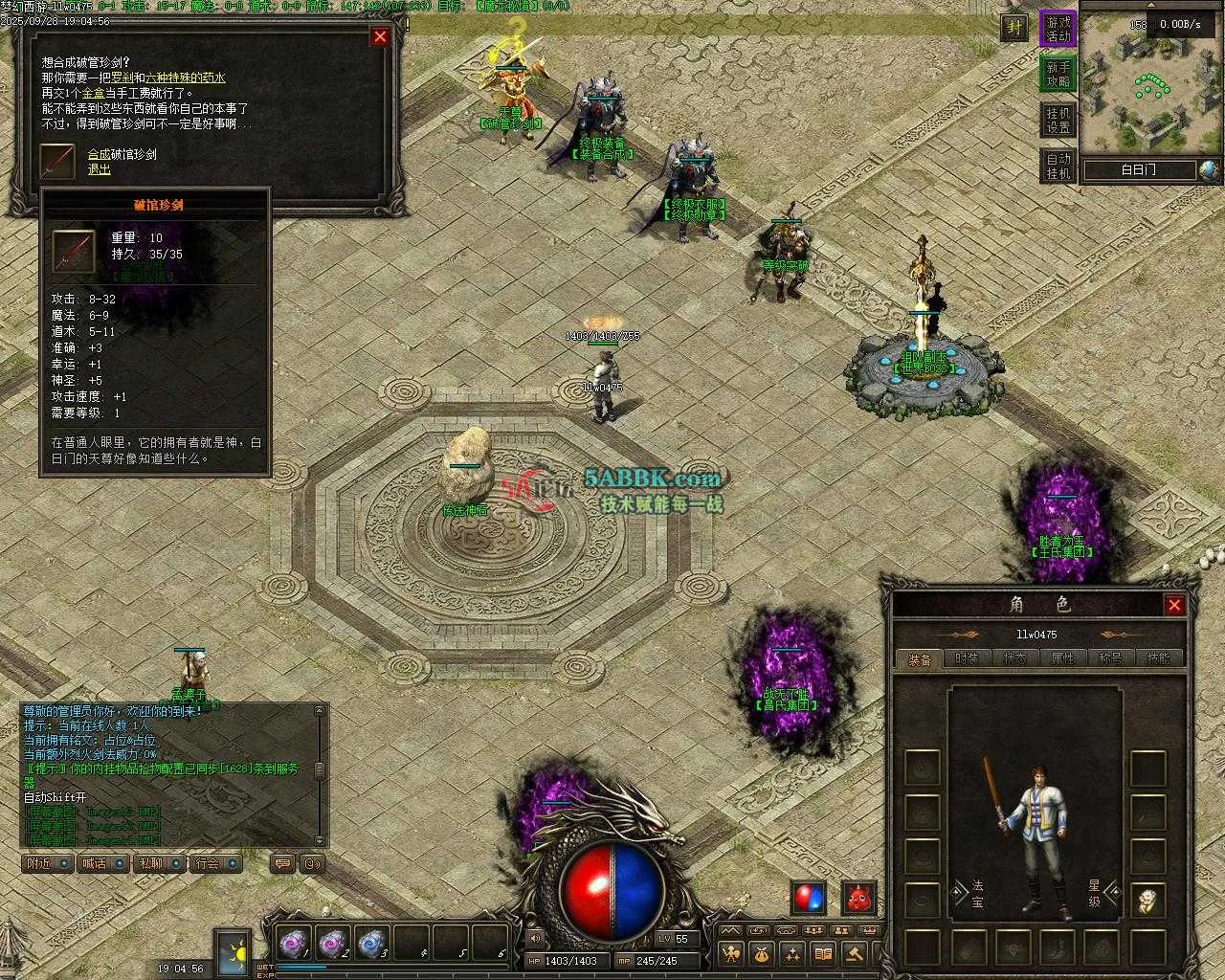Switch to the 技能 skills tab
Image resolution: width=1225 pixels, height=980 pixels.
pos(1158,658)
